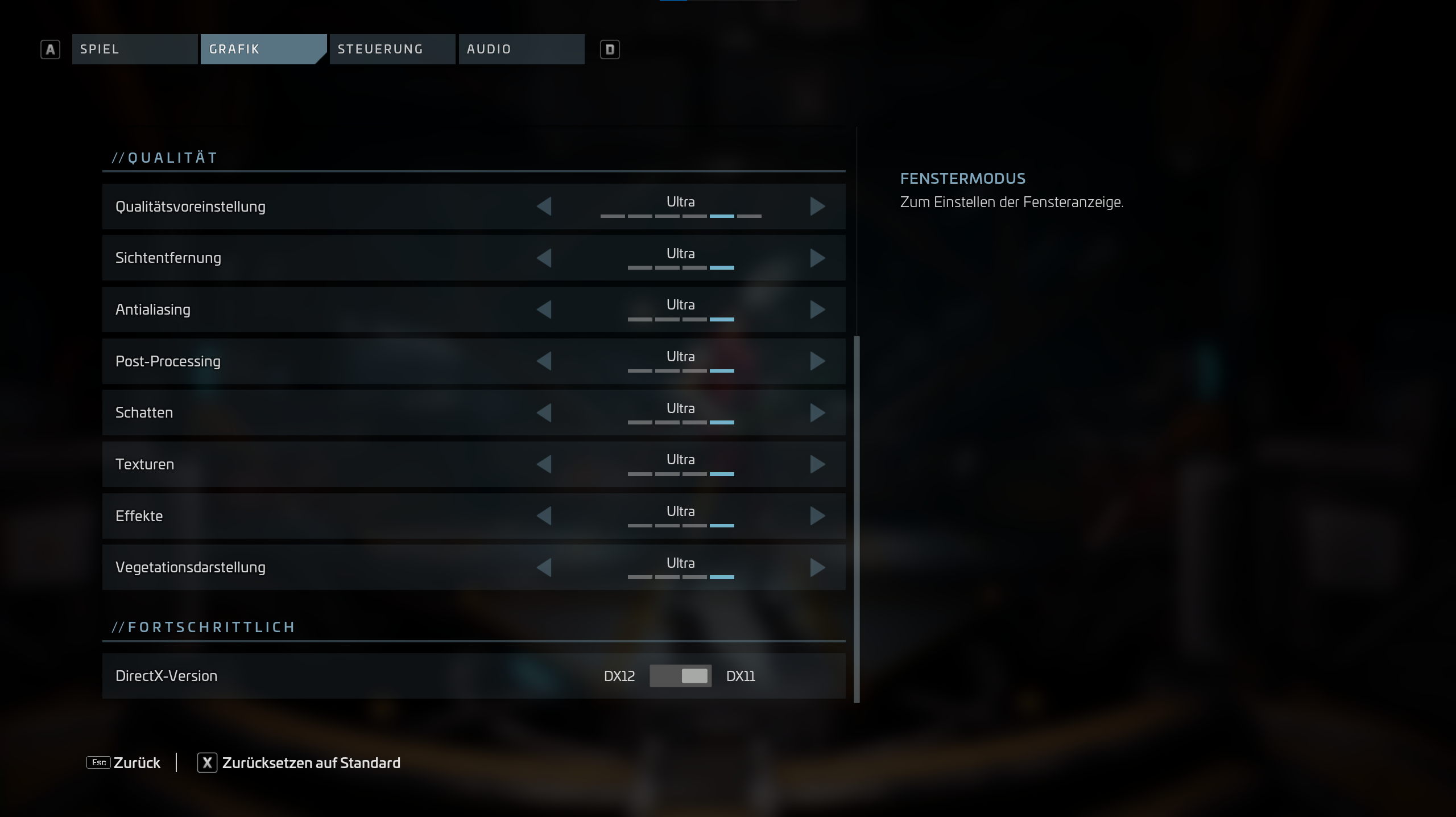Select the GRAFIK tab
Screen dimensions: 1456x817
tap(263, 49)
